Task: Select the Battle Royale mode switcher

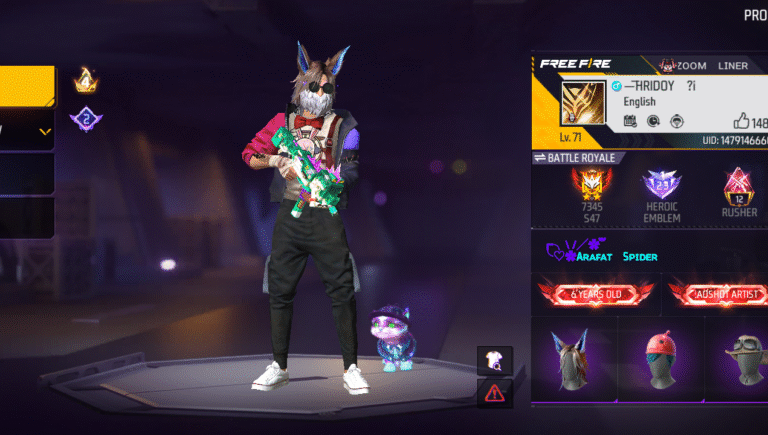Action: 578,158
